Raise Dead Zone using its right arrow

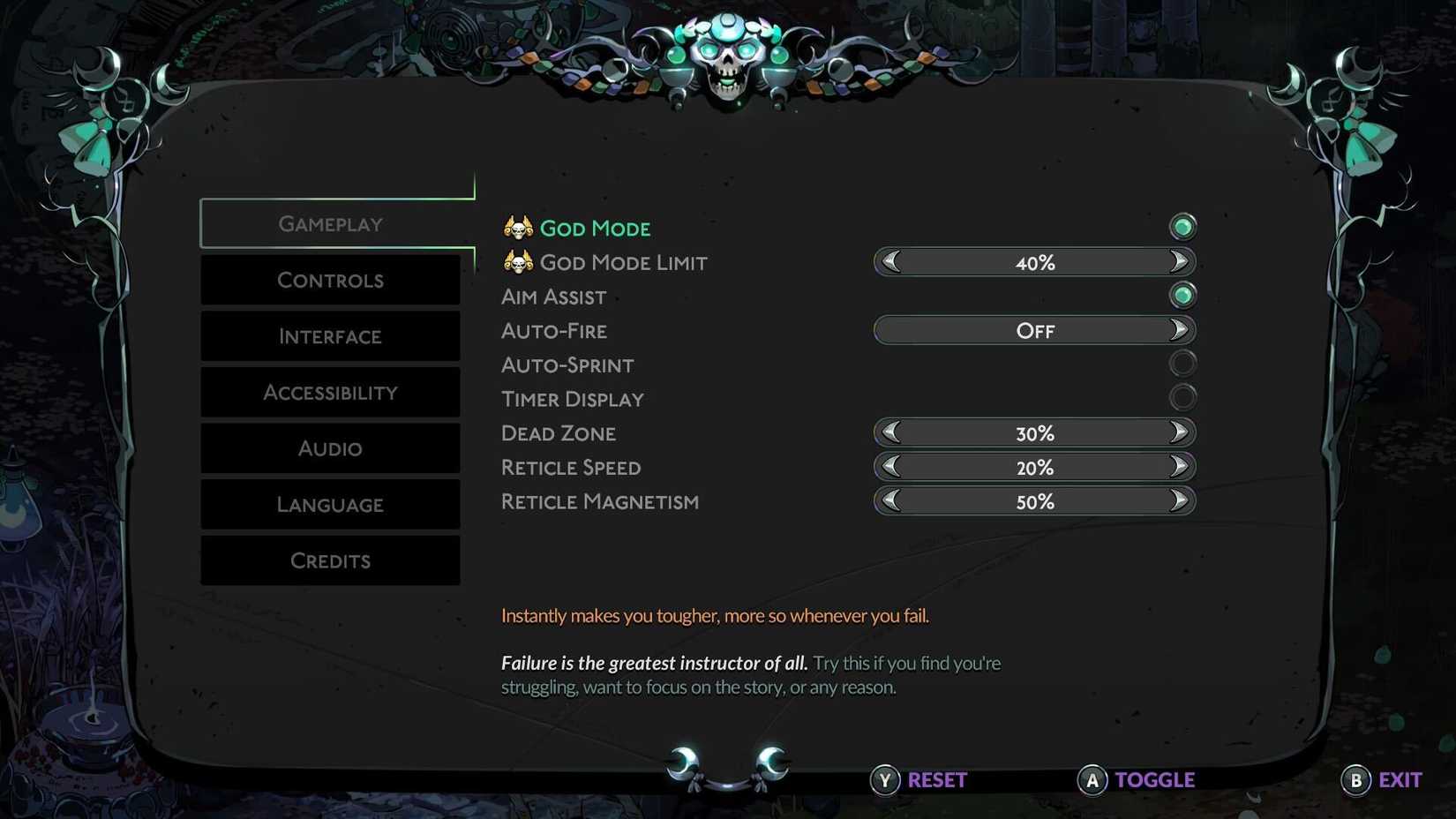point(1179,432)
